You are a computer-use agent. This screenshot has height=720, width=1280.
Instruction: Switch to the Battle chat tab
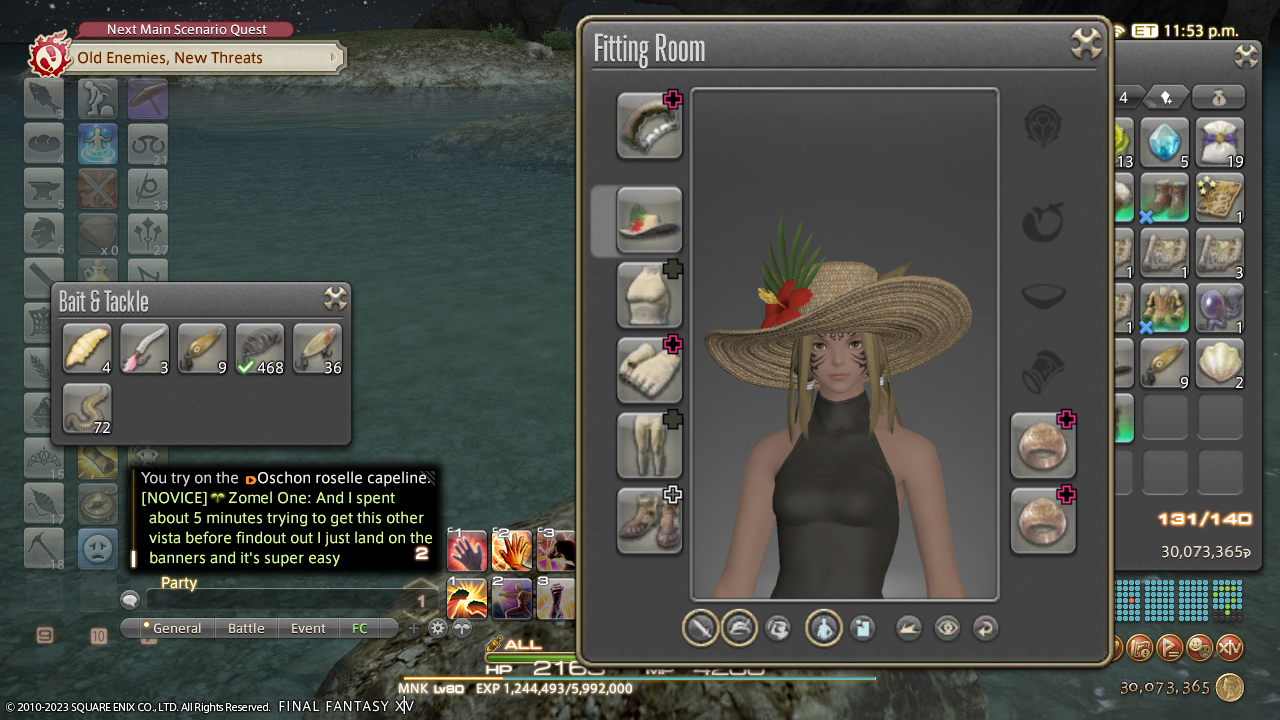246,628
